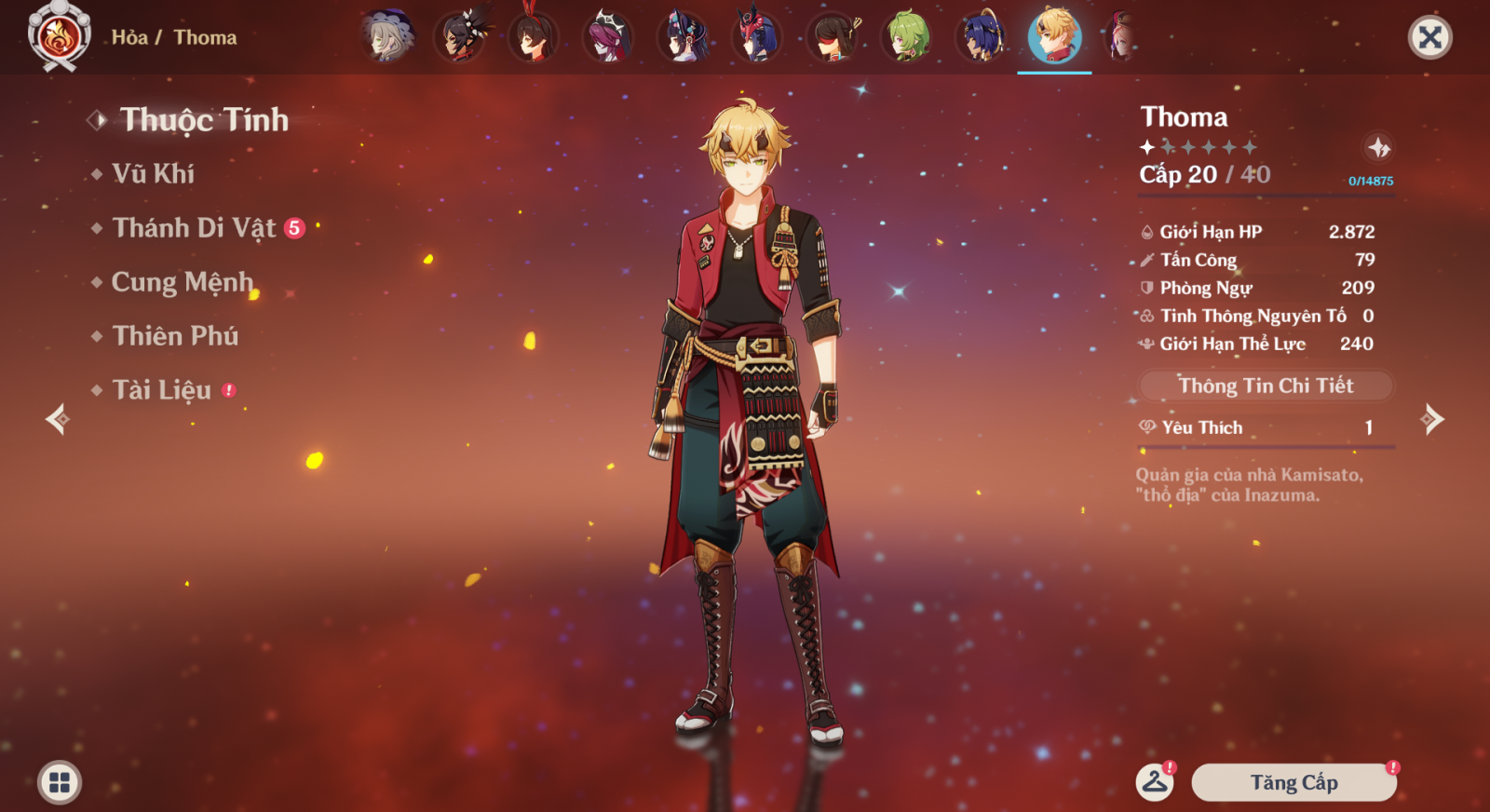Select the Thuộc Tính attributes section
The height and width of the screenshot is (812, 1490).
204,120
